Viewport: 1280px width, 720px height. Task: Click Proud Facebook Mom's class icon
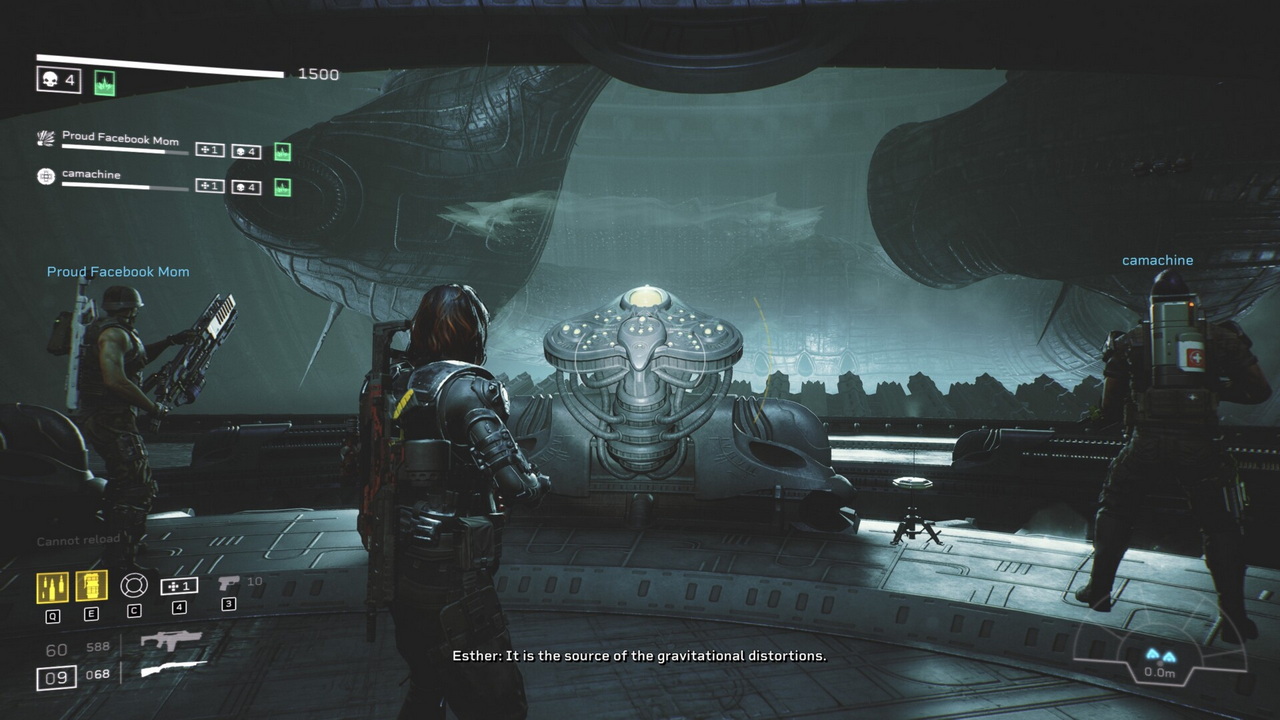tap(46, 139)
